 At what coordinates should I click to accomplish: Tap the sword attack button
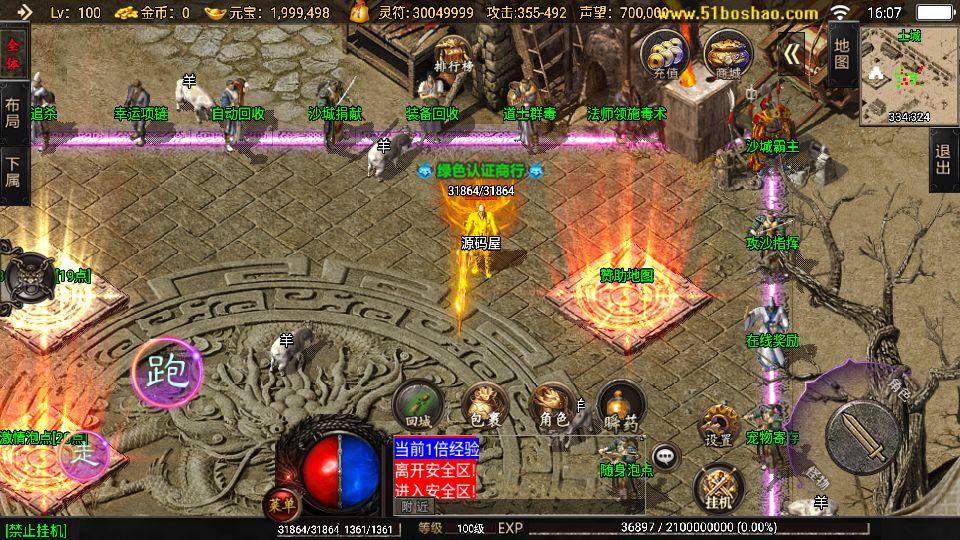(x=863, y=438)
